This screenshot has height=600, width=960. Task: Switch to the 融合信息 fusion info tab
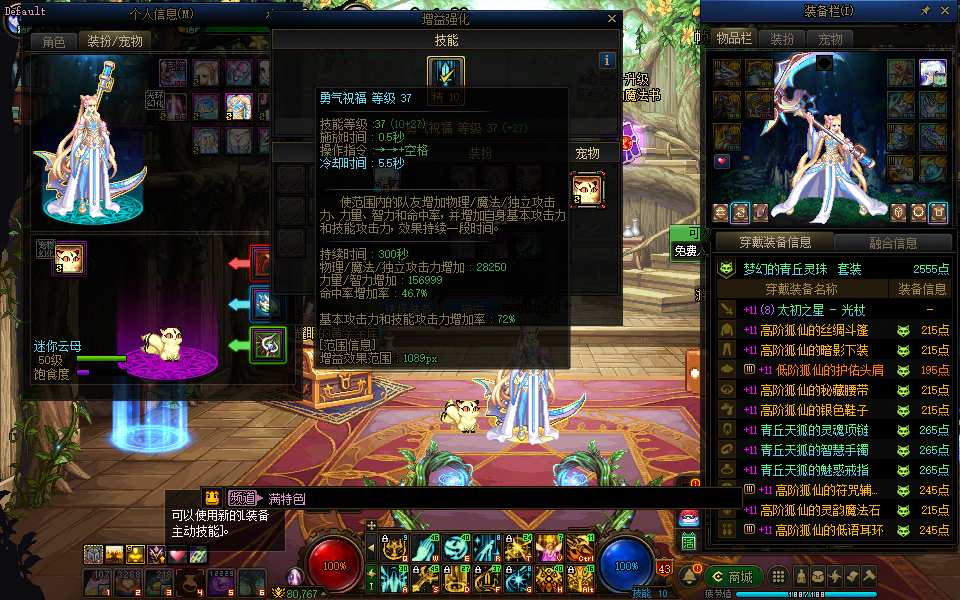(x=892, y=242)
